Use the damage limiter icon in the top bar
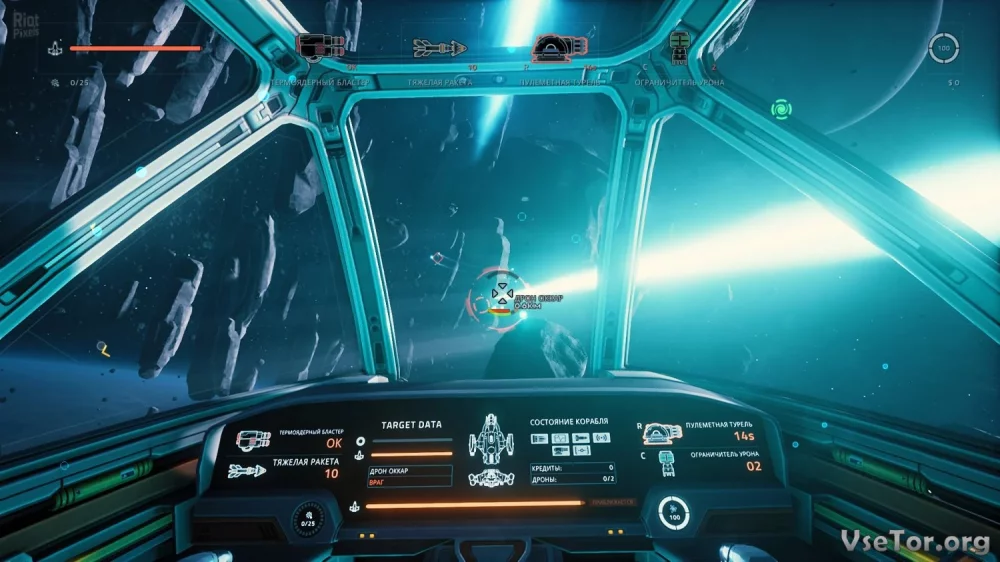 point(679,44)
